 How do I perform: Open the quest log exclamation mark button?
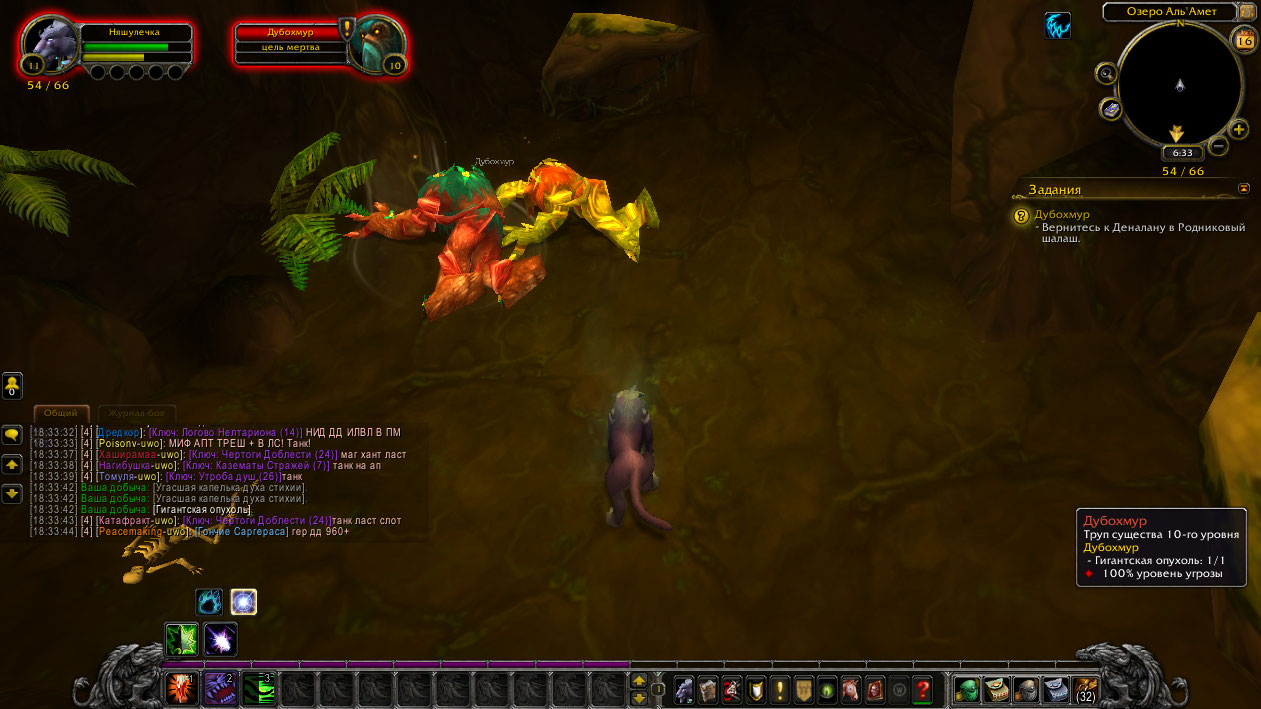(779, 689)
